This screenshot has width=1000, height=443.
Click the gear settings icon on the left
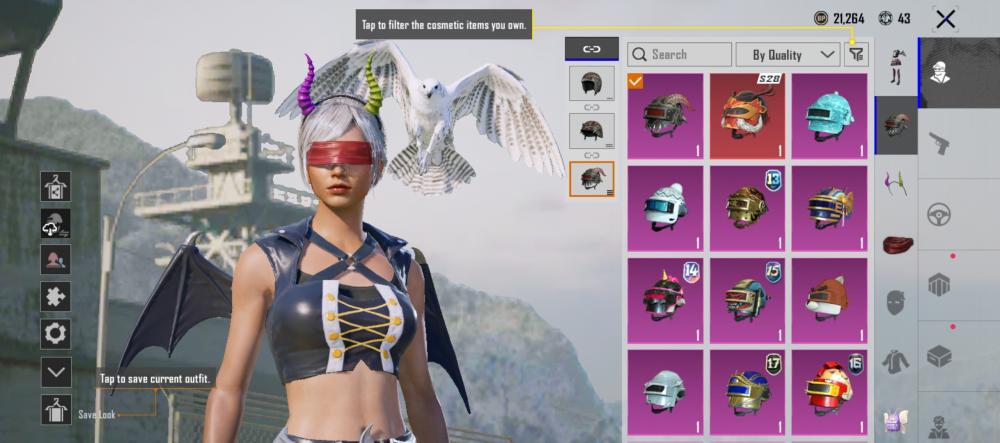[55, 333]
